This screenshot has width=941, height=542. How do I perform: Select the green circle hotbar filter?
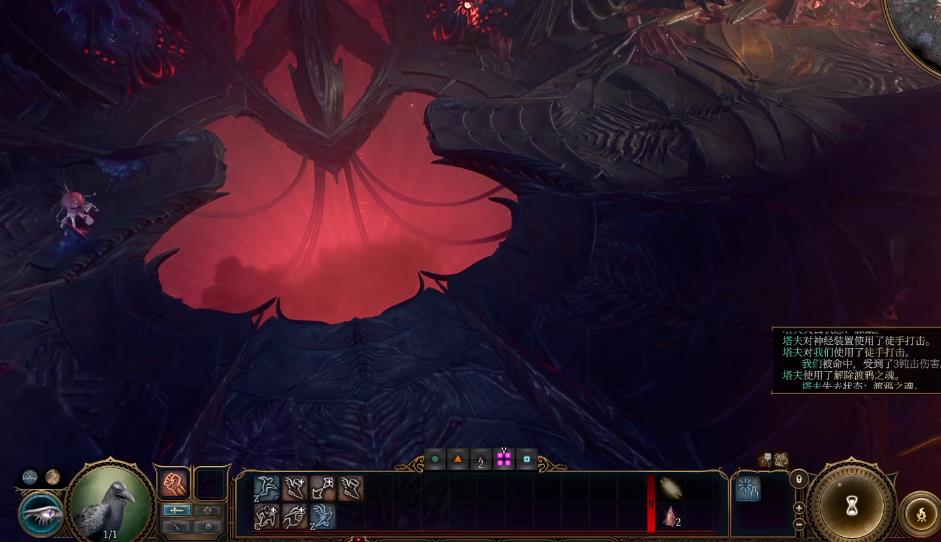click(435, 460)
